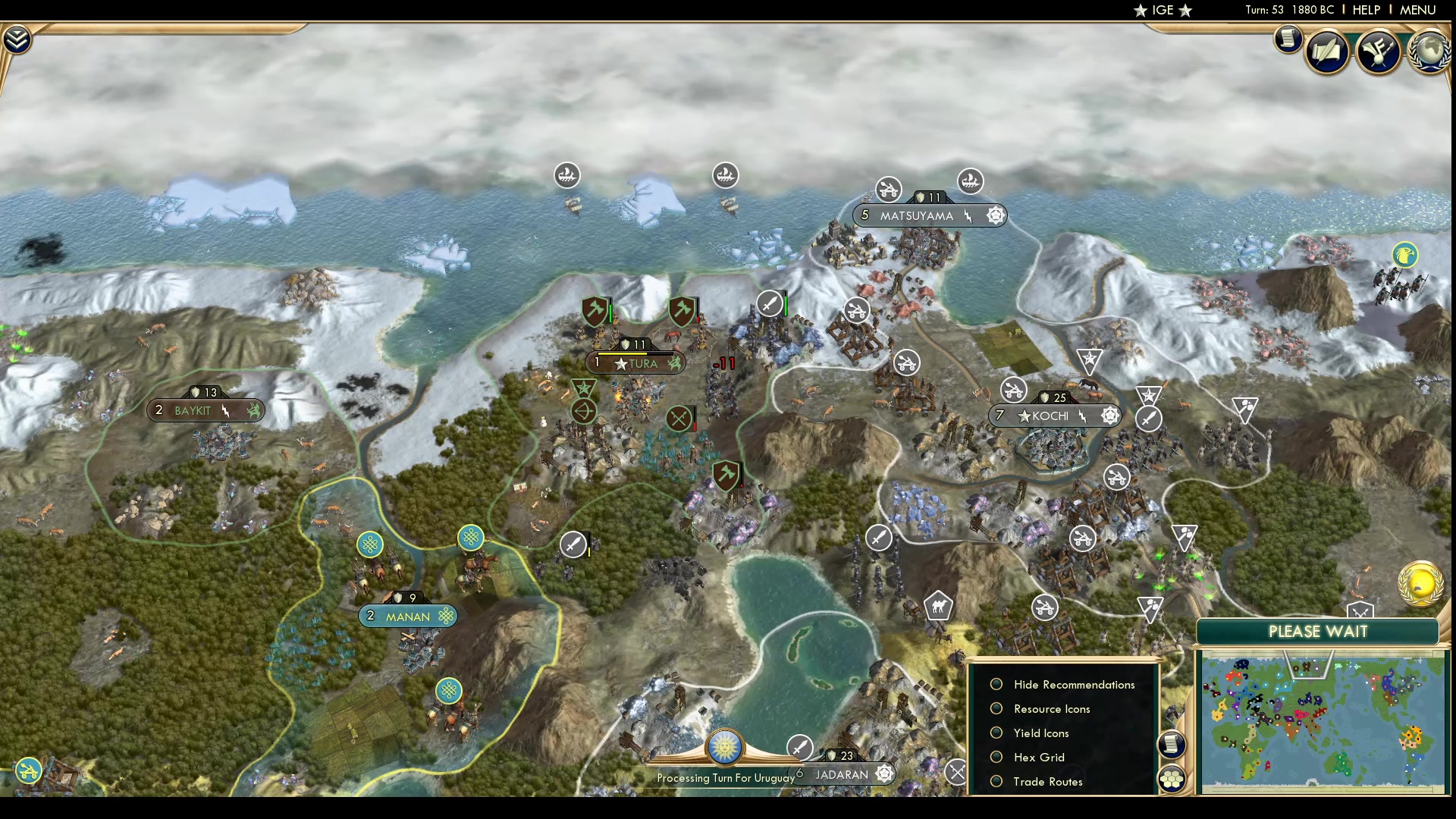Click the PLEASE WAIT turn button
1456x819 pixels.
[x=1318, y=632]
